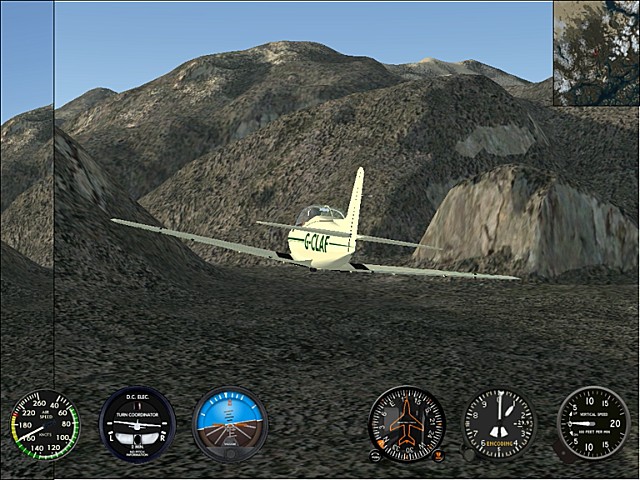
Task: Select the heading indicator with orange plane
Action: tap(407, 424)
